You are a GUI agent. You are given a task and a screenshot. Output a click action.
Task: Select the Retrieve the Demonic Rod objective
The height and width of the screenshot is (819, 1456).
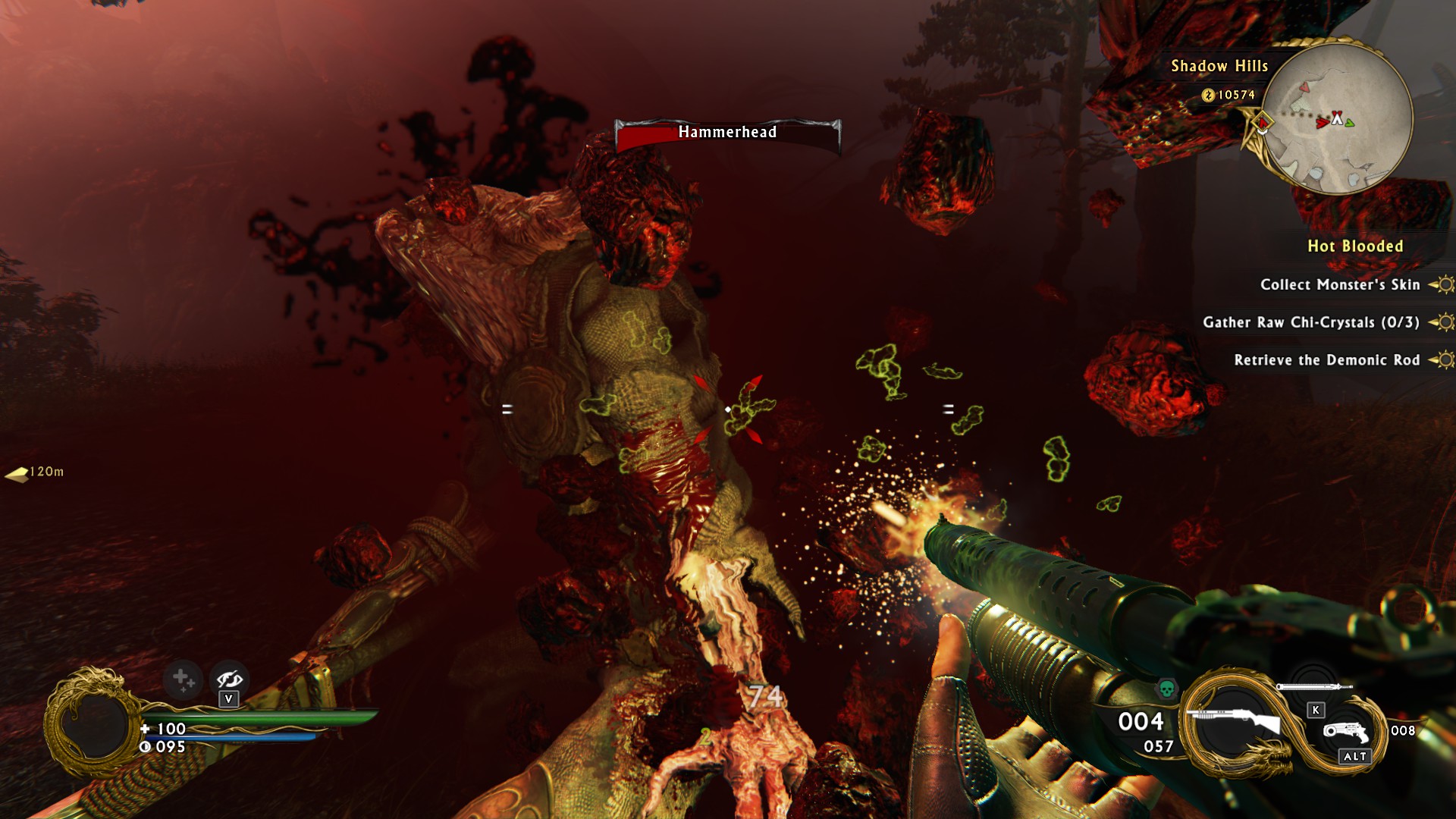pos(1327,360)
